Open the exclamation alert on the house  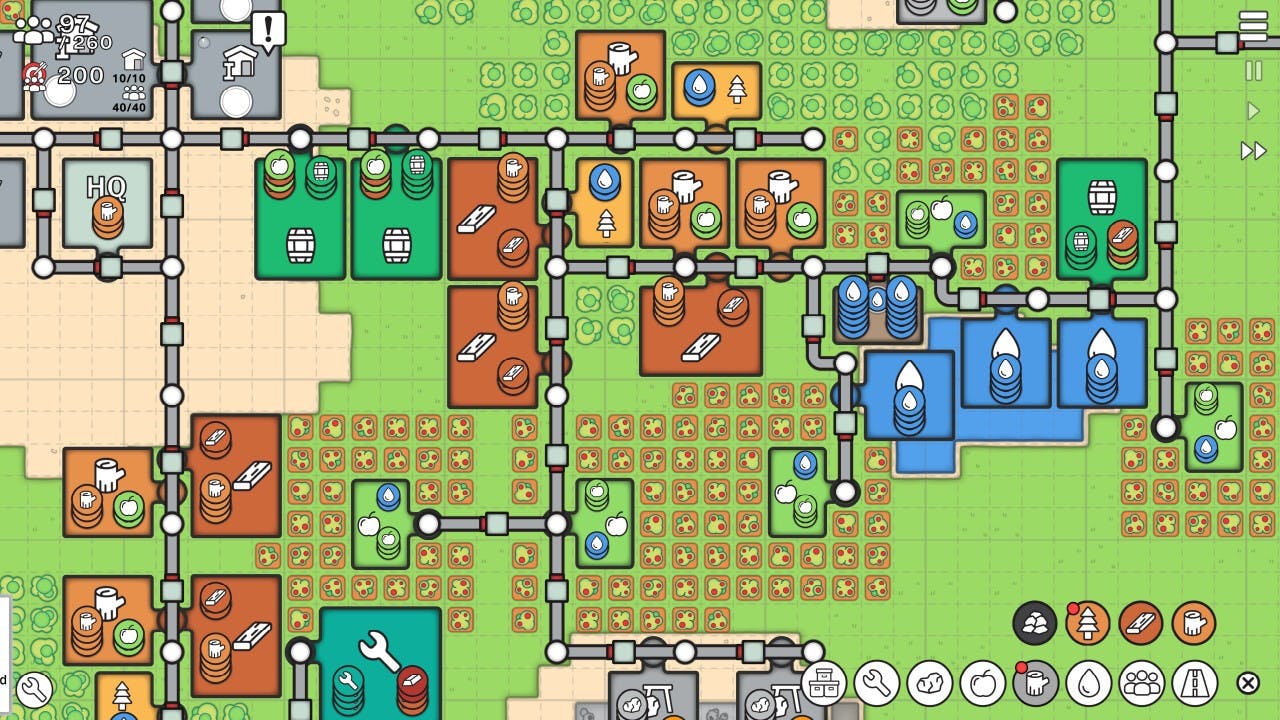point(268,30)
